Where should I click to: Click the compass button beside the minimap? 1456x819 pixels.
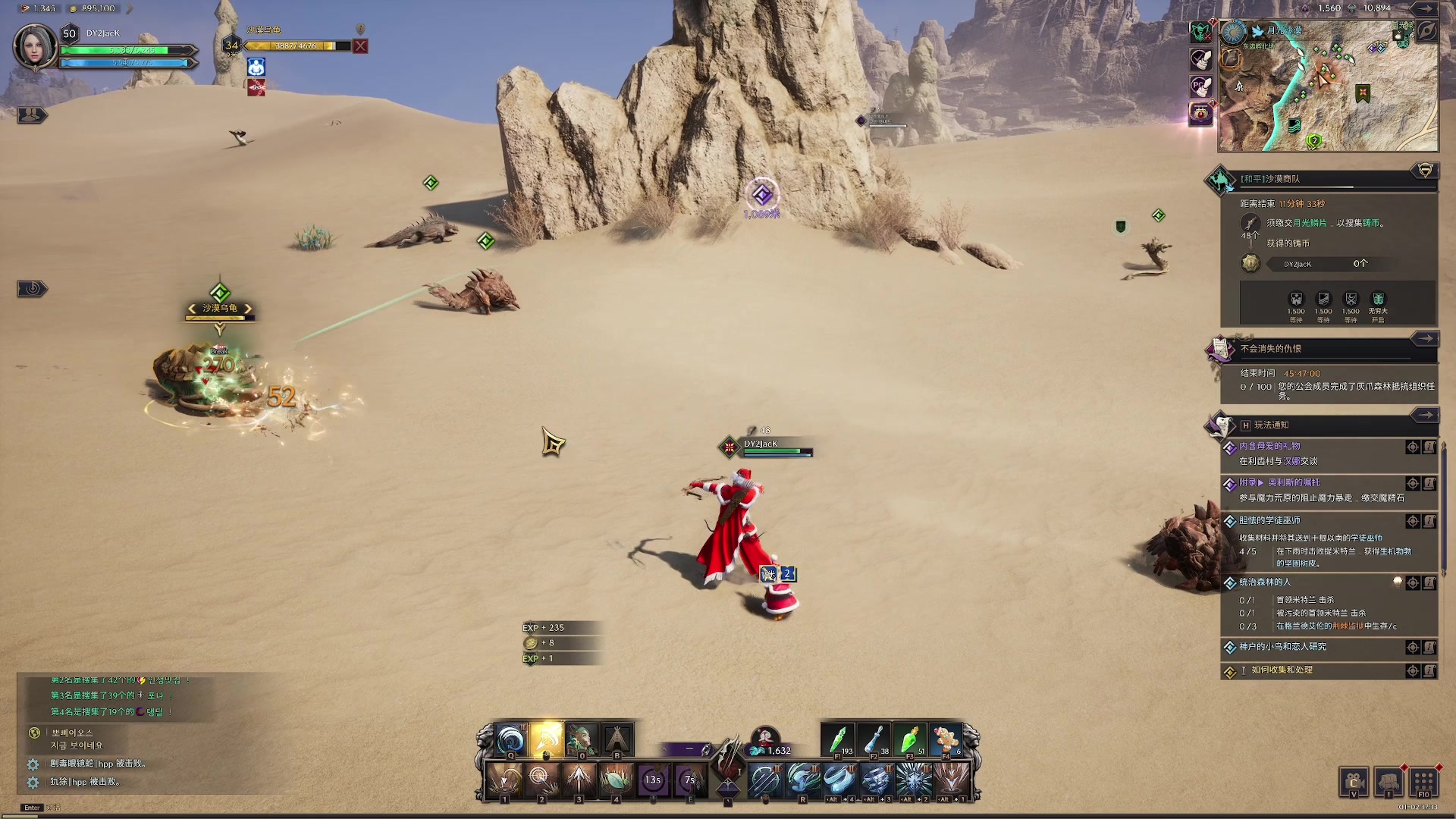coord(1426,31)
